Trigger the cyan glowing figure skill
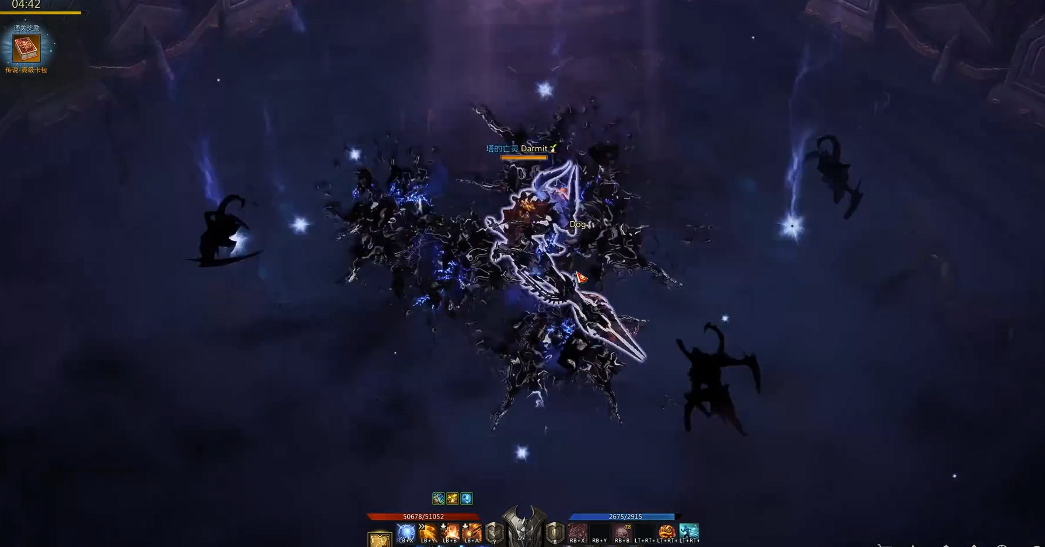The width and height of the screenshot is (1045, 547). tap(689, 532)
